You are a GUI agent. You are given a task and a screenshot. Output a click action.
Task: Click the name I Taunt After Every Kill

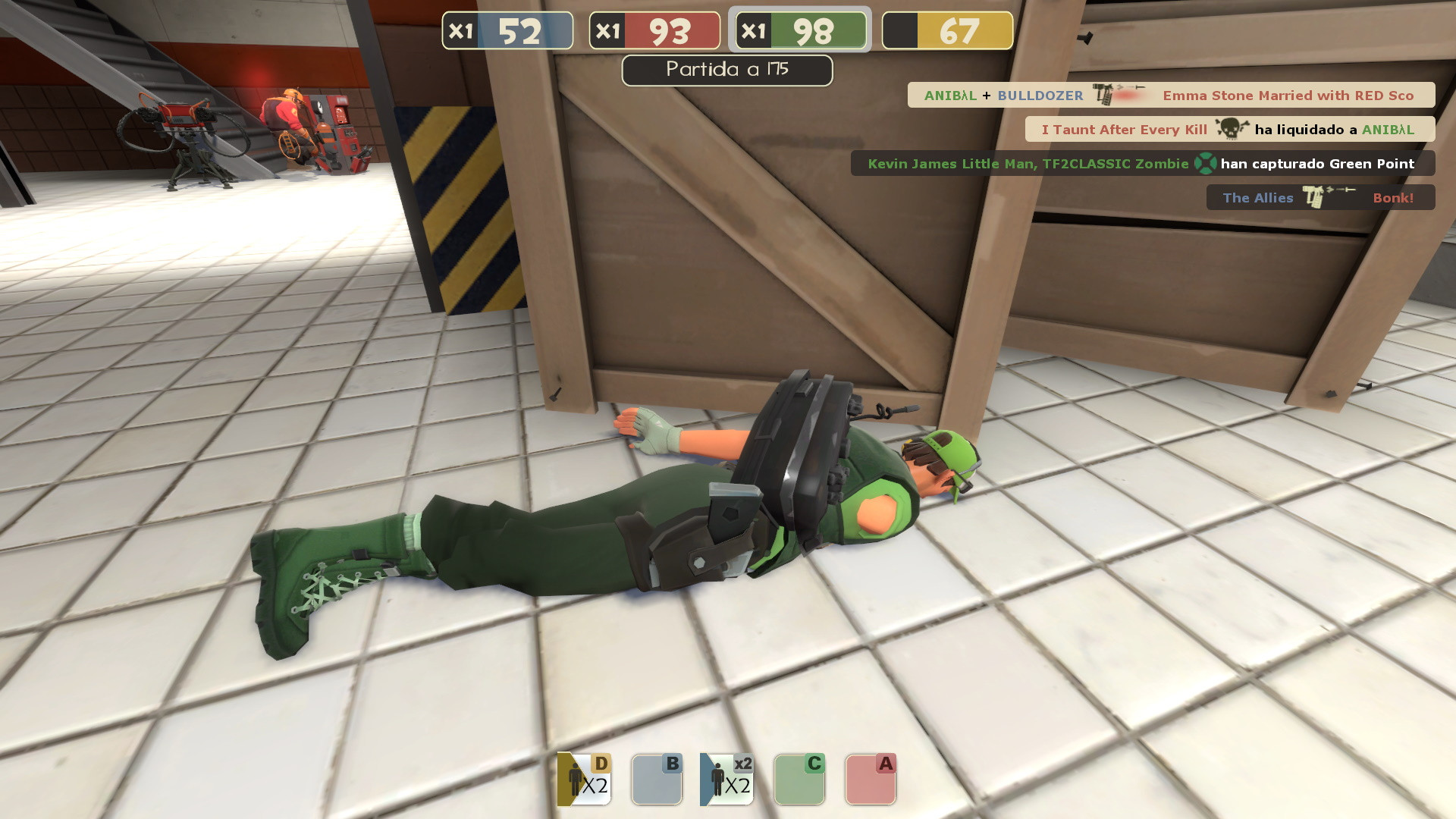coord(1124,130)
